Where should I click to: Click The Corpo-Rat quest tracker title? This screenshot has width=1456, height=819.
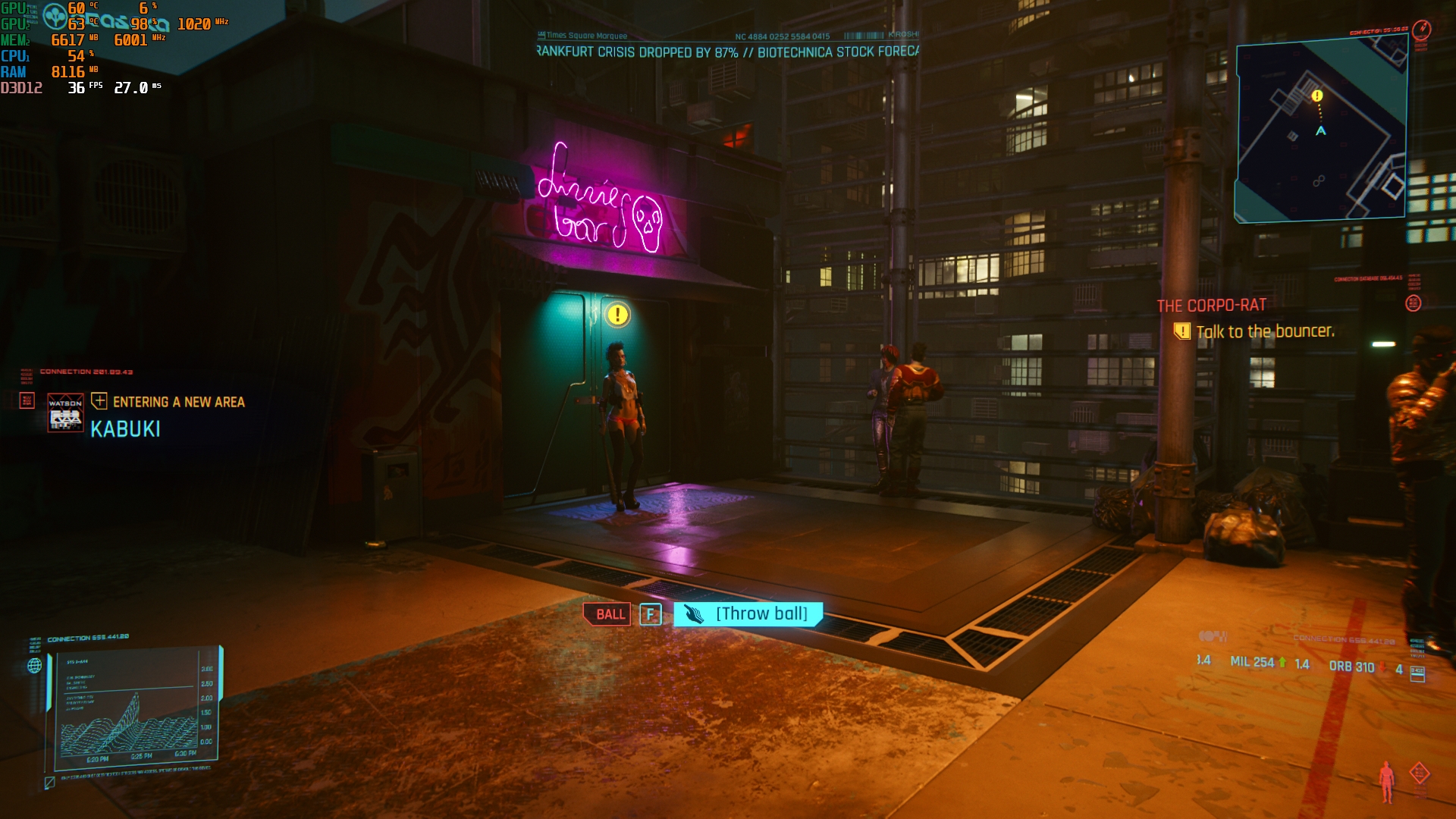1211,306
